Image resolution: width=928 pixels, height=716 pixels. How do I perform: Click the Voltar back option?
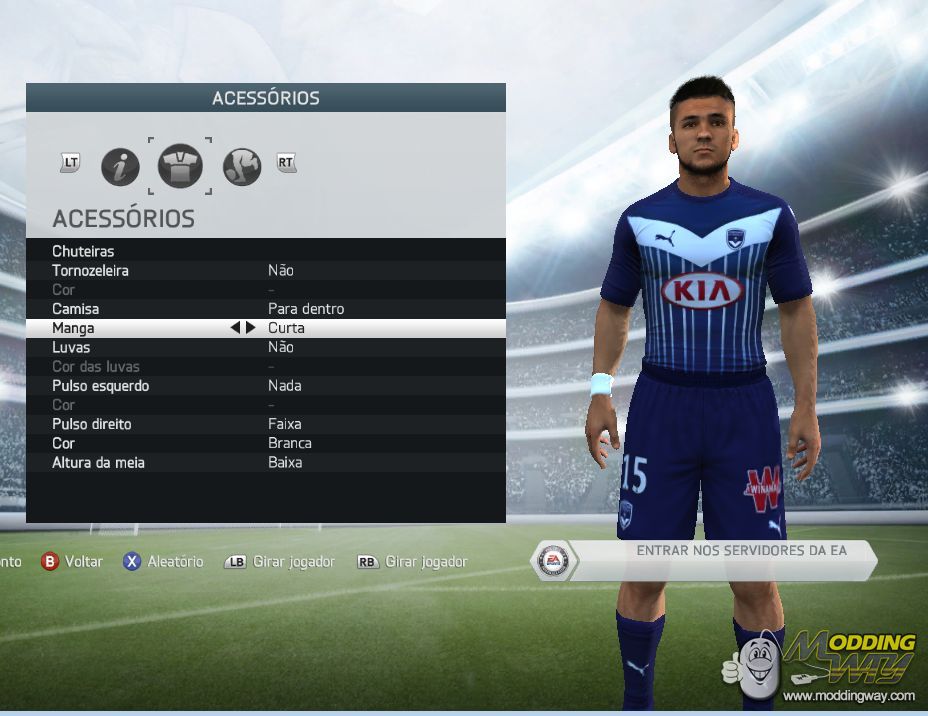point(72,562)
